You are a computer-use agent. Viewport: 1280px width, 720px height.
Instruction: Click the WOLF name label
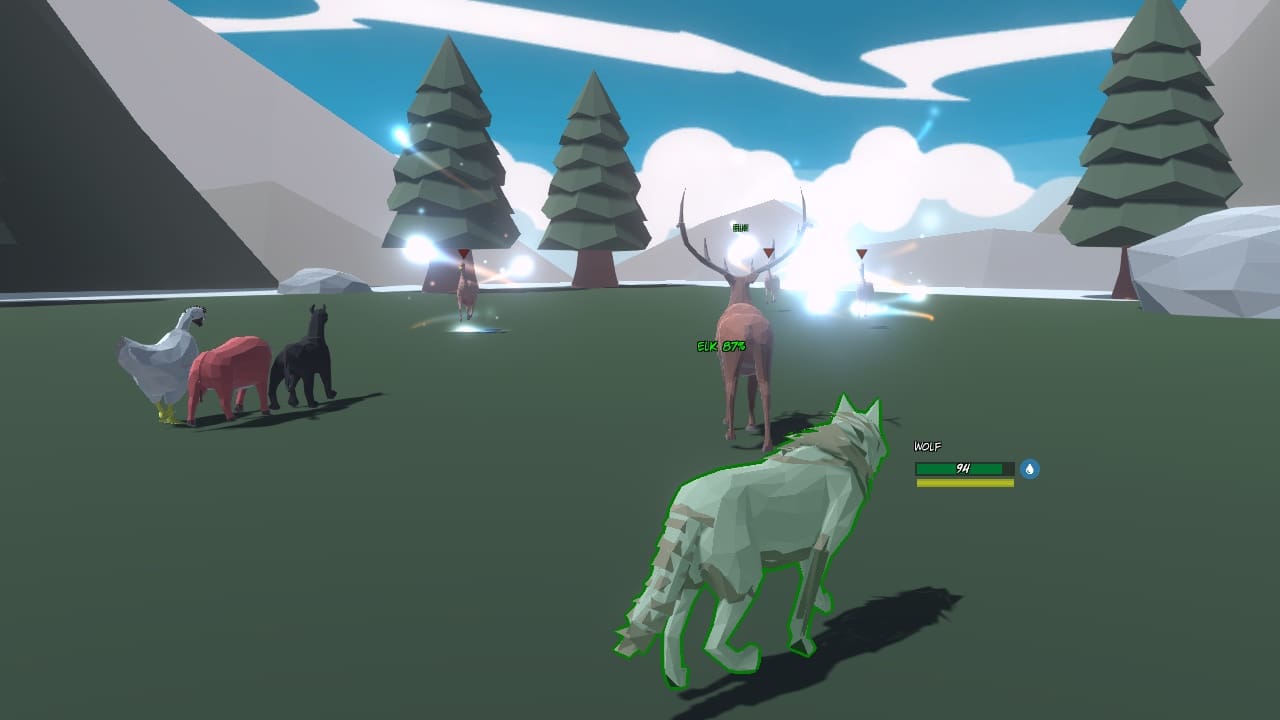point(926,443)
